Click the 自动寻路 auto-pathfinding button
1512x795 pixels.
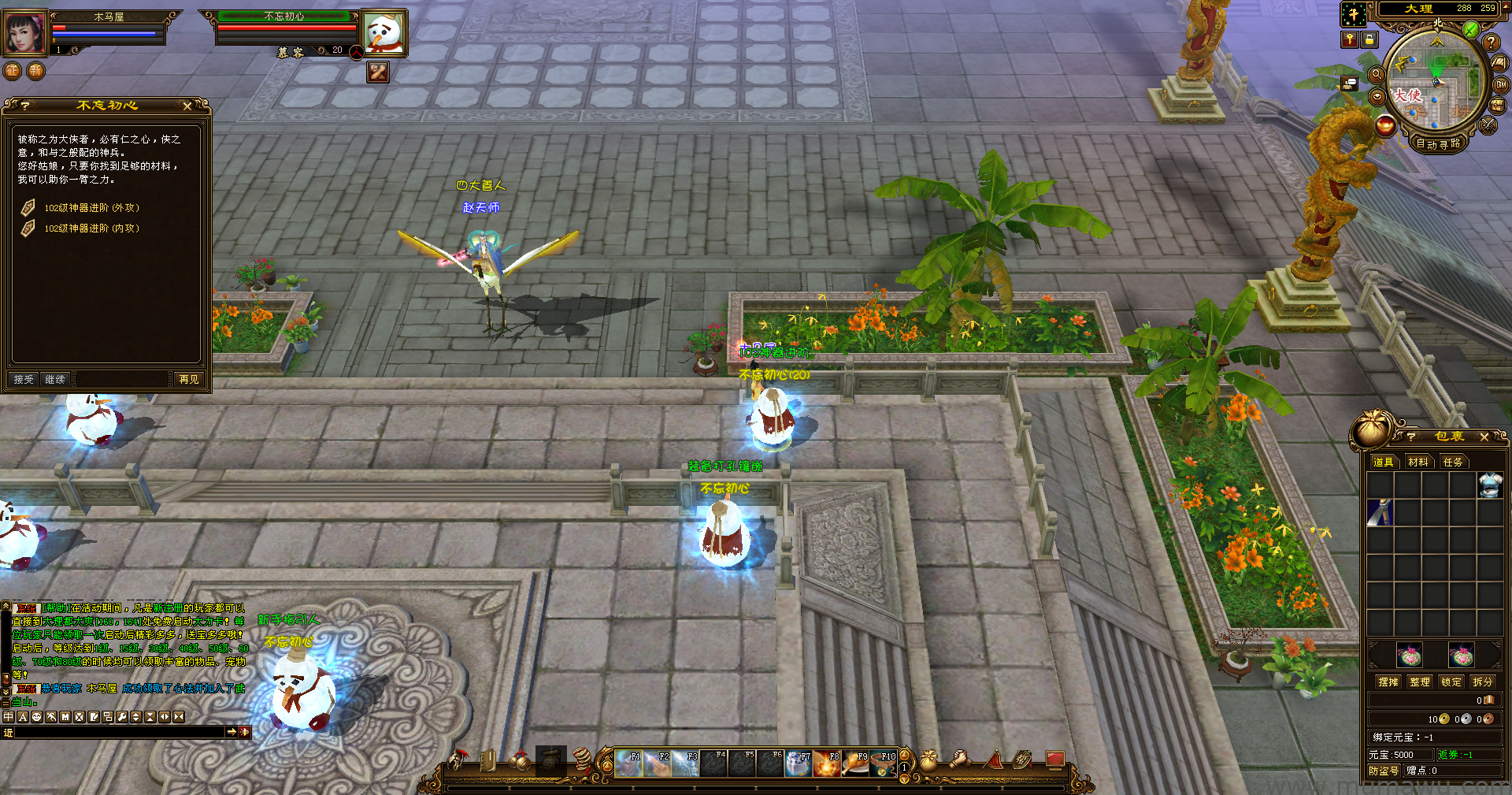pyautogui.click(x=1438, y=144)
